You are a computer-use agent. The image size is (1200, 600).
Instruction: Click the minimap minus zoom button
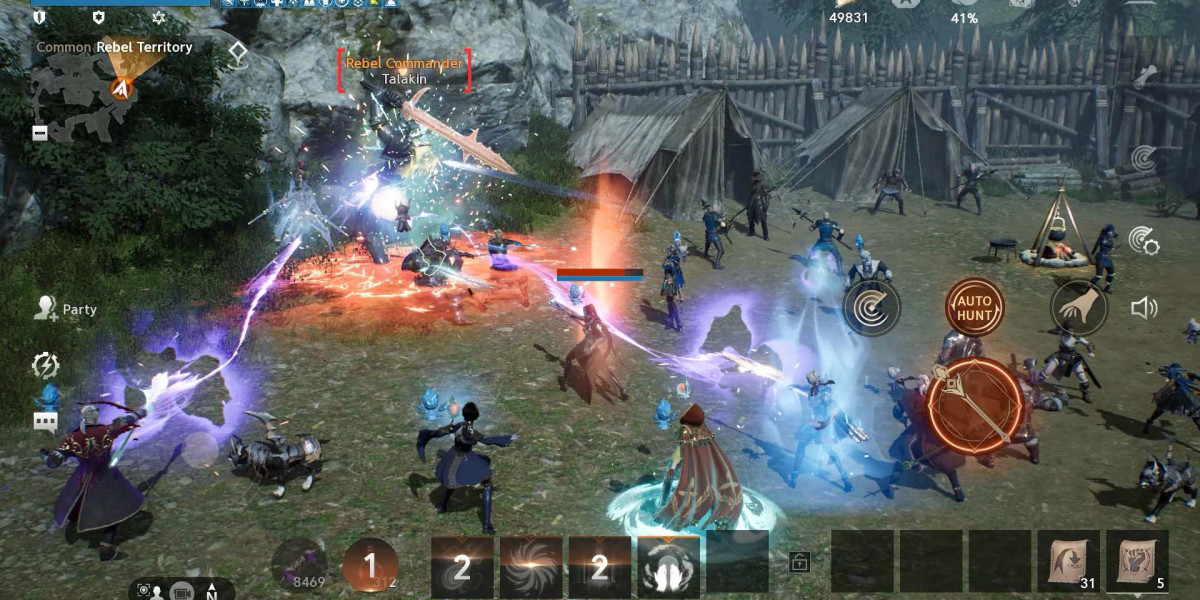pyautogui.click(x=40, y=132)
